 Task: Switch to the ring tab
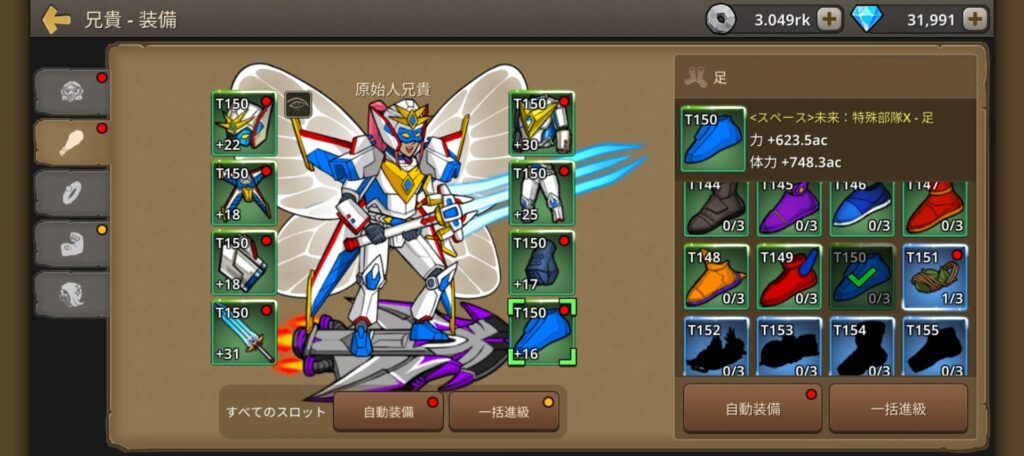tap(70, 192)
